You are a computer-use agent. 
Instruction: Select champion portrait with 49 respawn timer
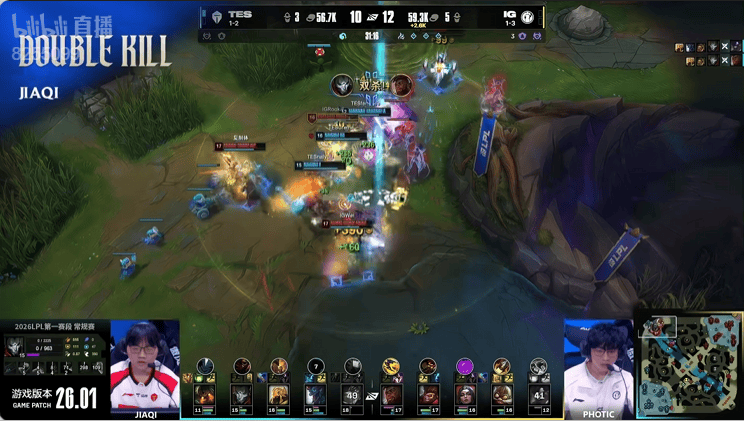coord(352,395)
